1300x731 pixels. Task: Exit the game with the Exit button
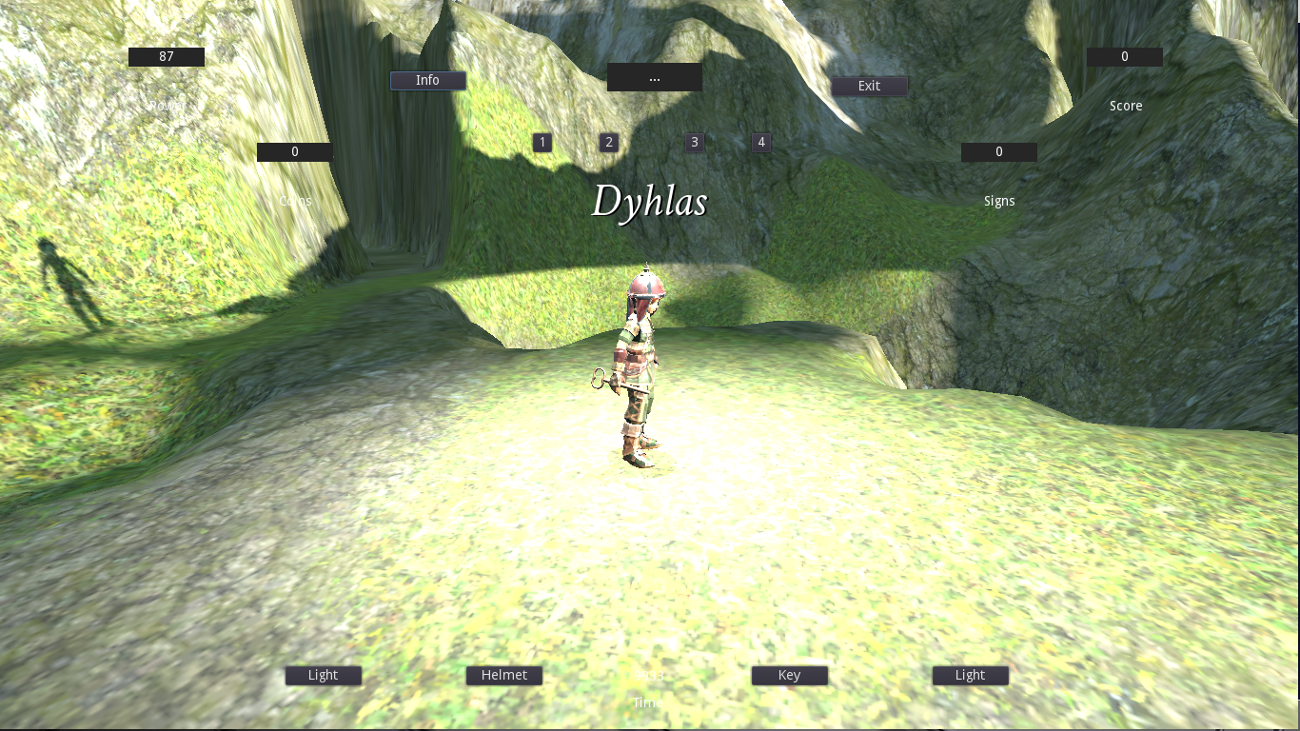[x=868, y=85]
